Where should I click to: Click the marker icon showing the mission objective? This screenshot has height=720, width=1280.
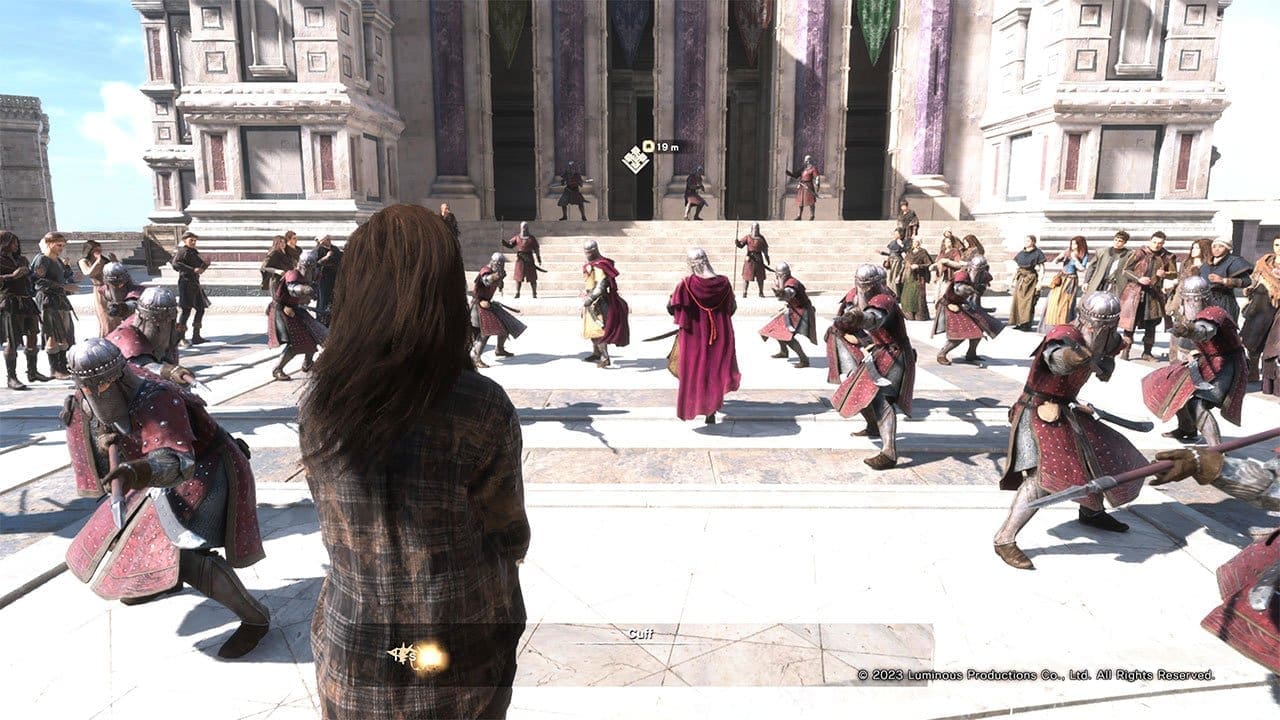635,158
